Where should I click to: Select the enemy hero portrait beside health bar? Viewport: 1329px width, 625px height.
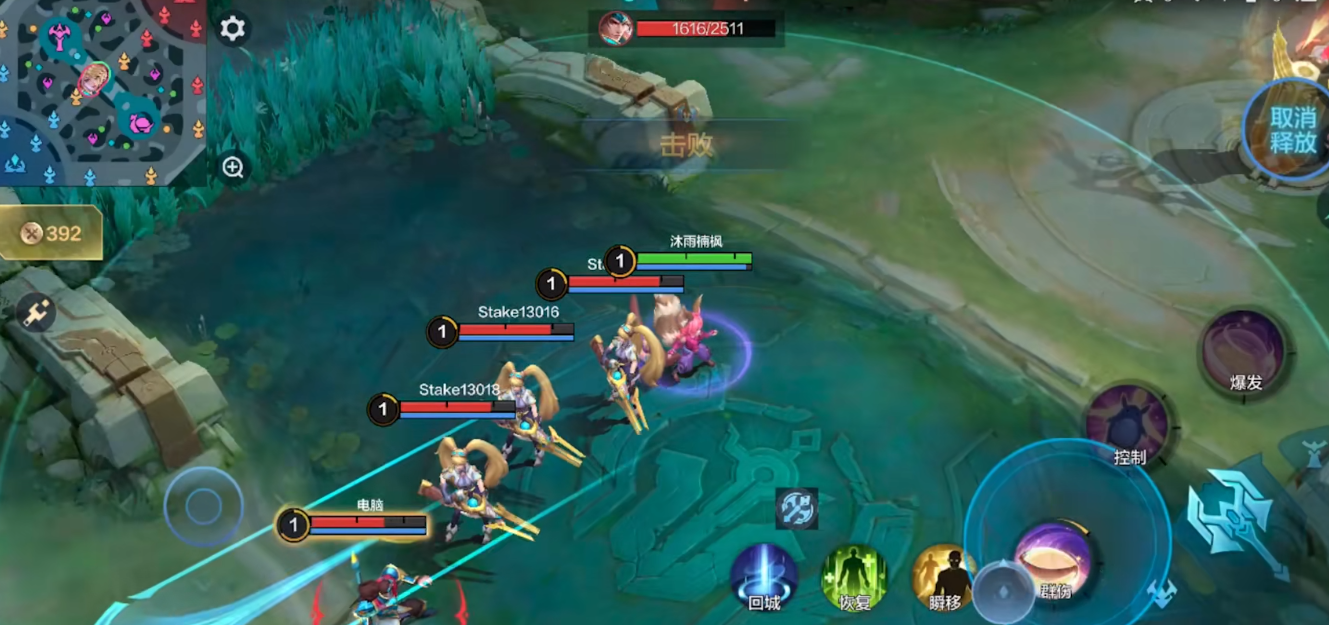[x=615, y=29]
